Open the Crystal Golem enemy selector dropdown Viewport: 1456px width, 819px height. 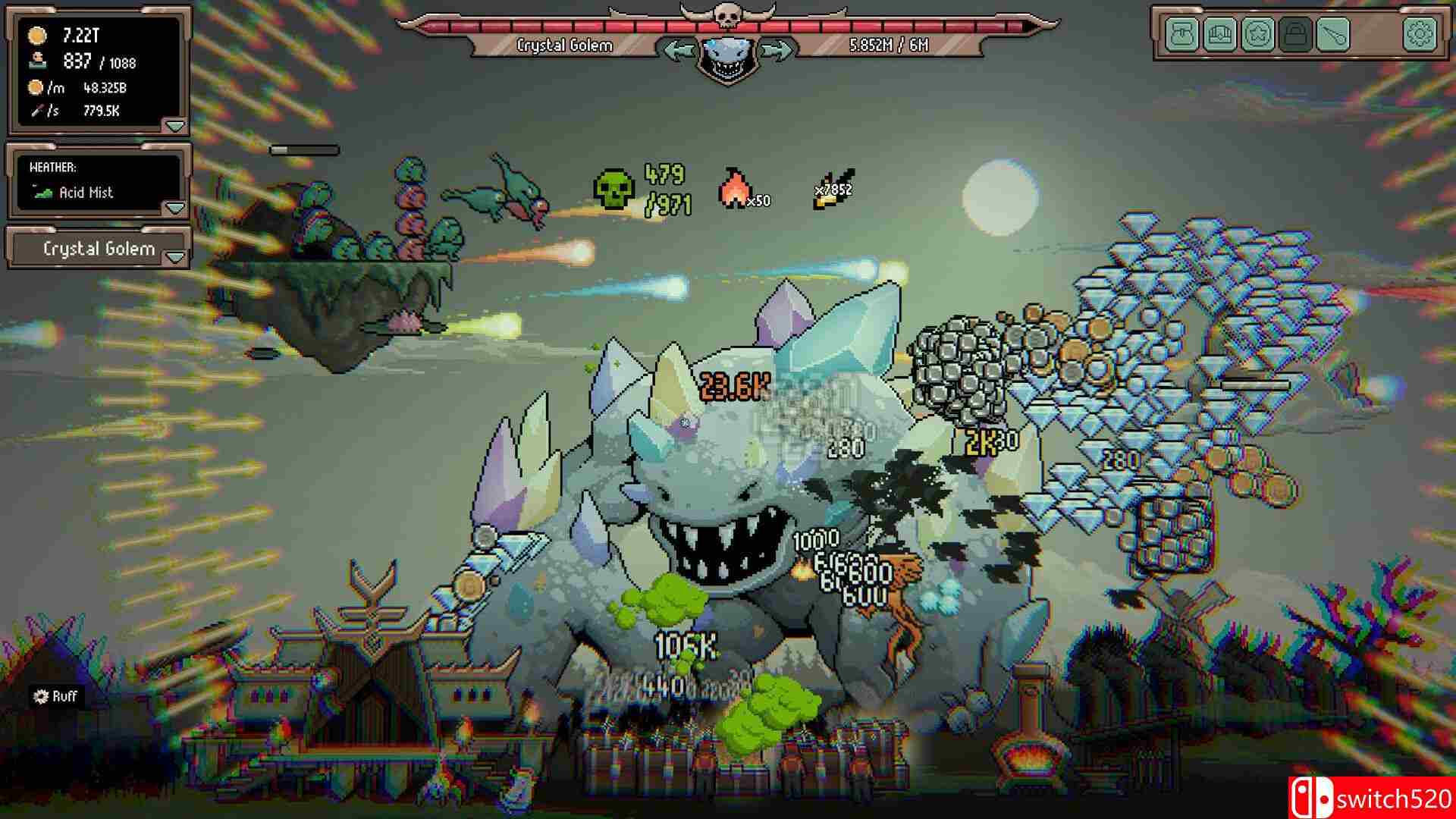click(99, 248)
